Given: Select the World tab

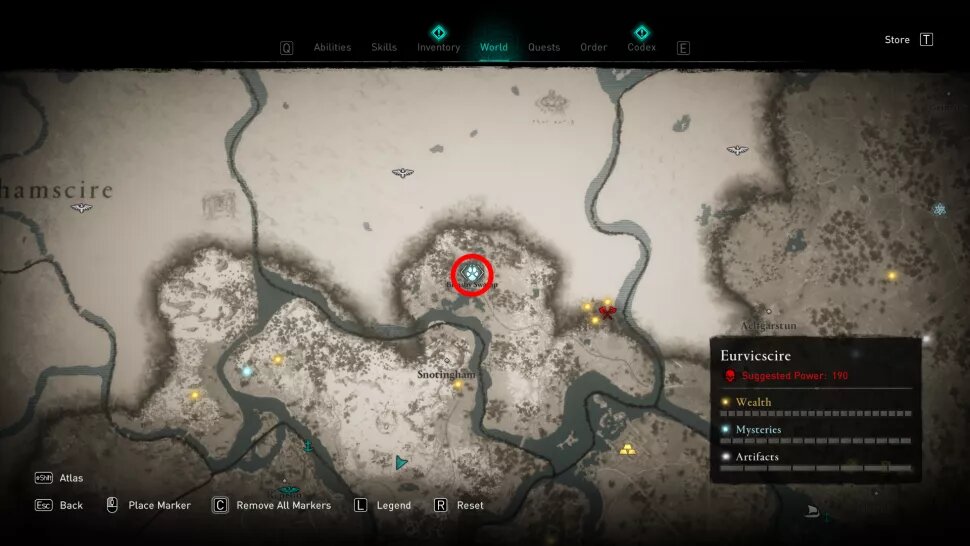Looking at the screenshot, I should (x=494, y=47).
